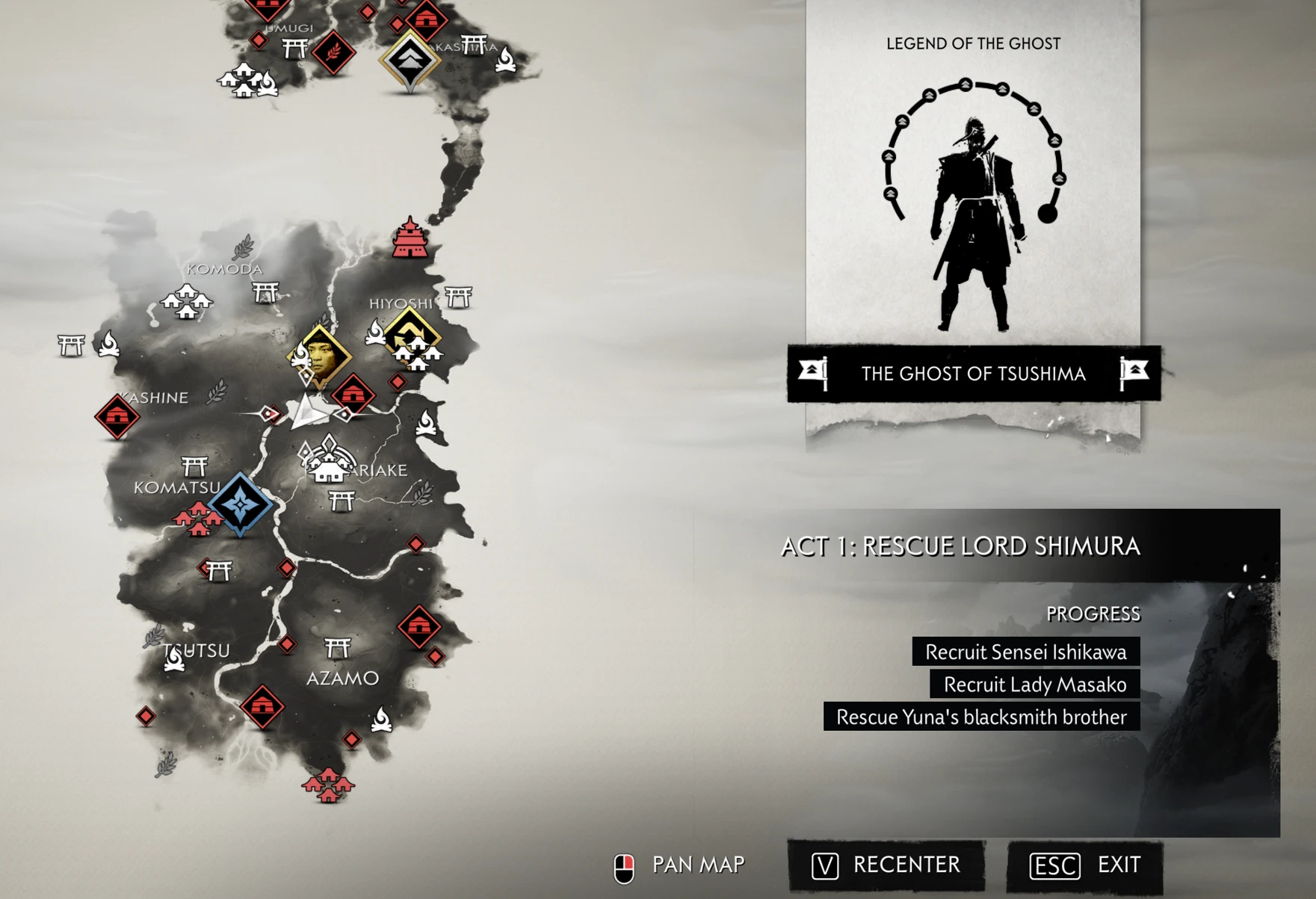Click the torii shrine icon above Azamo
This screenshot has width=1316, height=899.
(338, 647)
